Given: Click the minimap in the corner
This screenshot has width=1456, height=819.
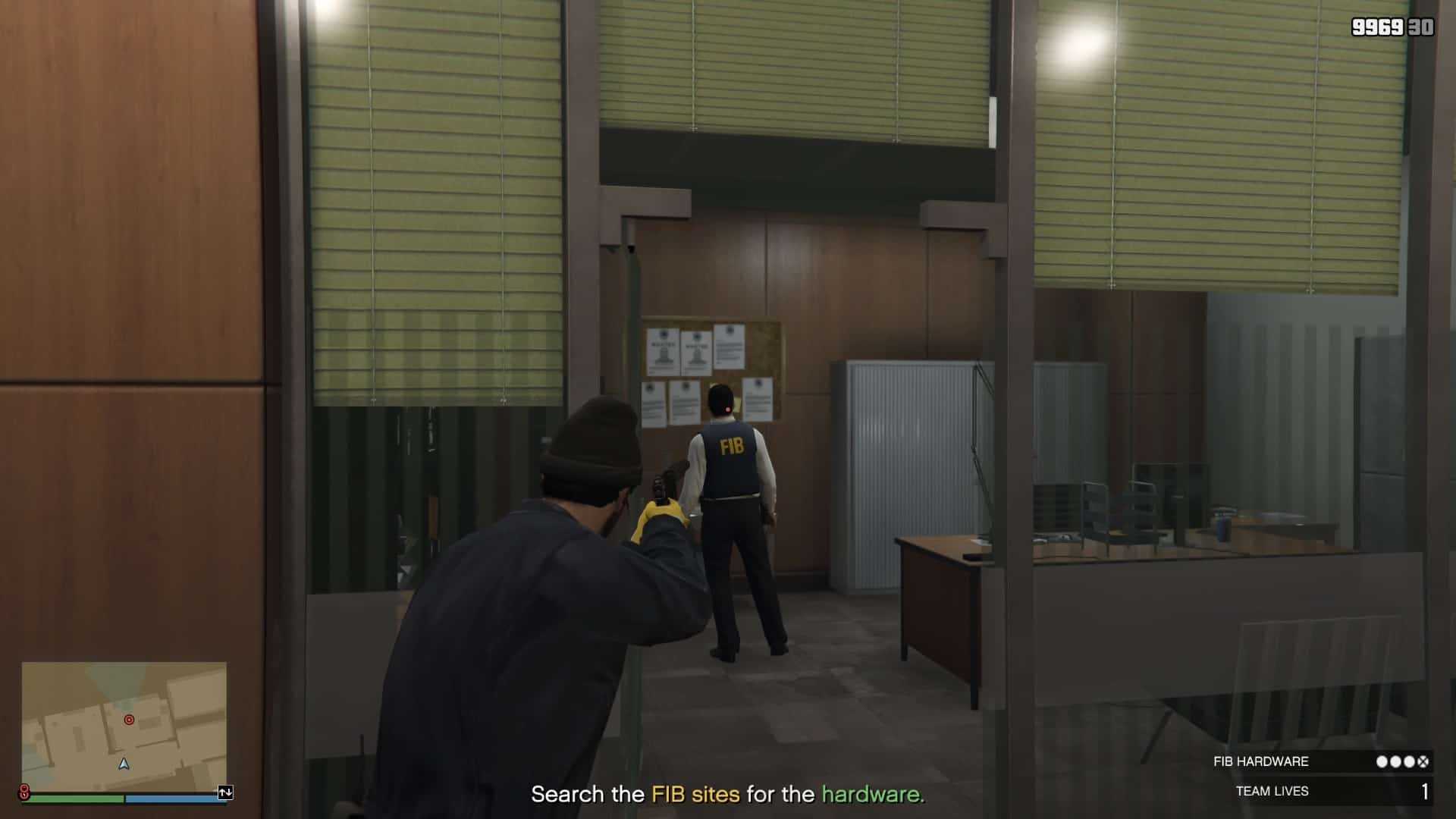Looking at the screenshot, I should [x=124, y=725].
